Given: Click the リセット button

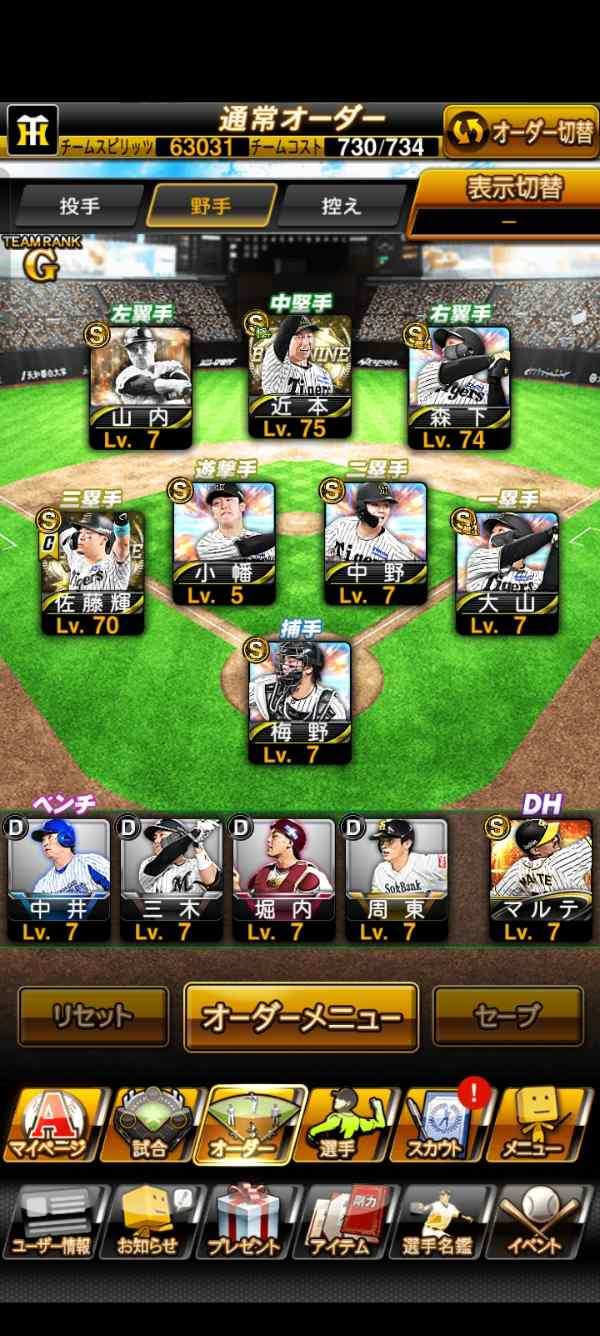Looking at the screenshot, I should [93, 1016].
